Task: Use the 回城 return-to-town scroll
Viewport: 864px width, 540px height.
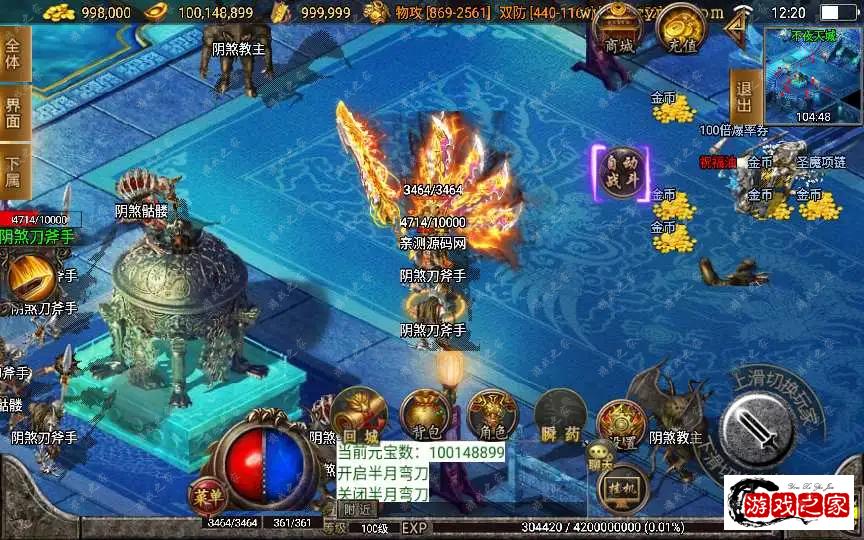Action: click(358, 415)
